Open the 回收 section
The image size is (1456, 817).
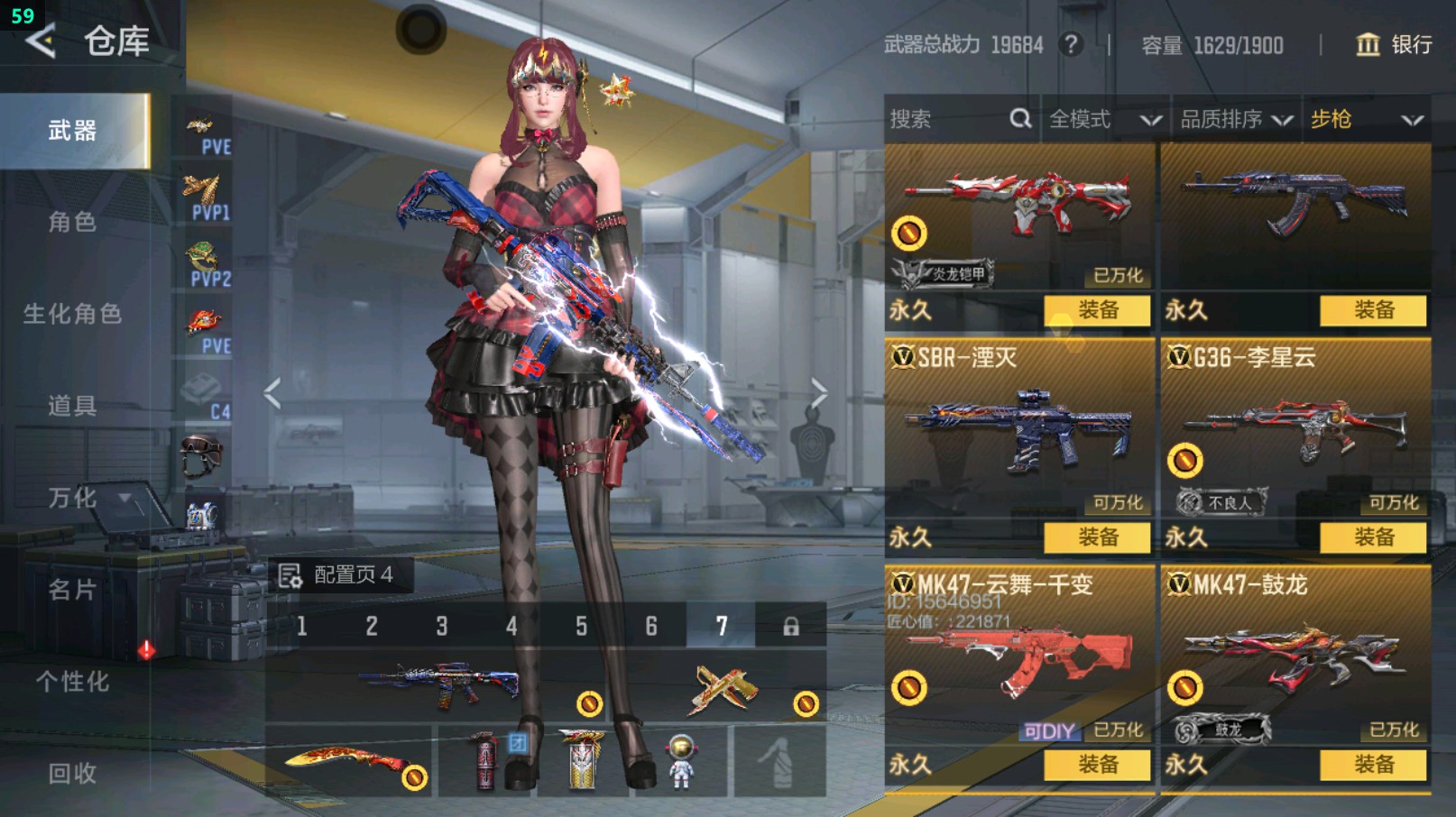72,773
